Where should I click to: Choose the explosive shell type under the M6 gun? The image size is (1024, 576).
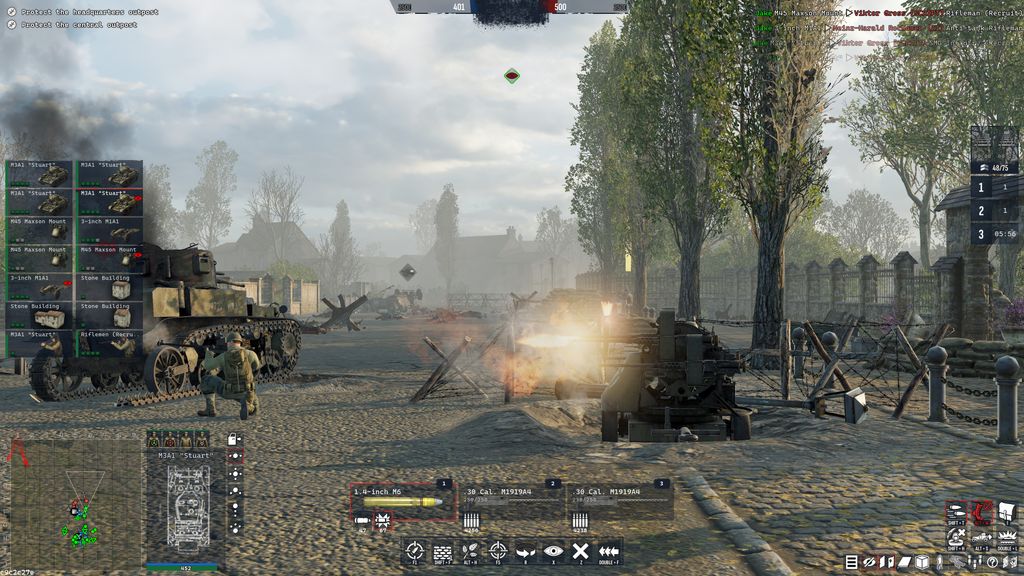(x=382, y=520)
